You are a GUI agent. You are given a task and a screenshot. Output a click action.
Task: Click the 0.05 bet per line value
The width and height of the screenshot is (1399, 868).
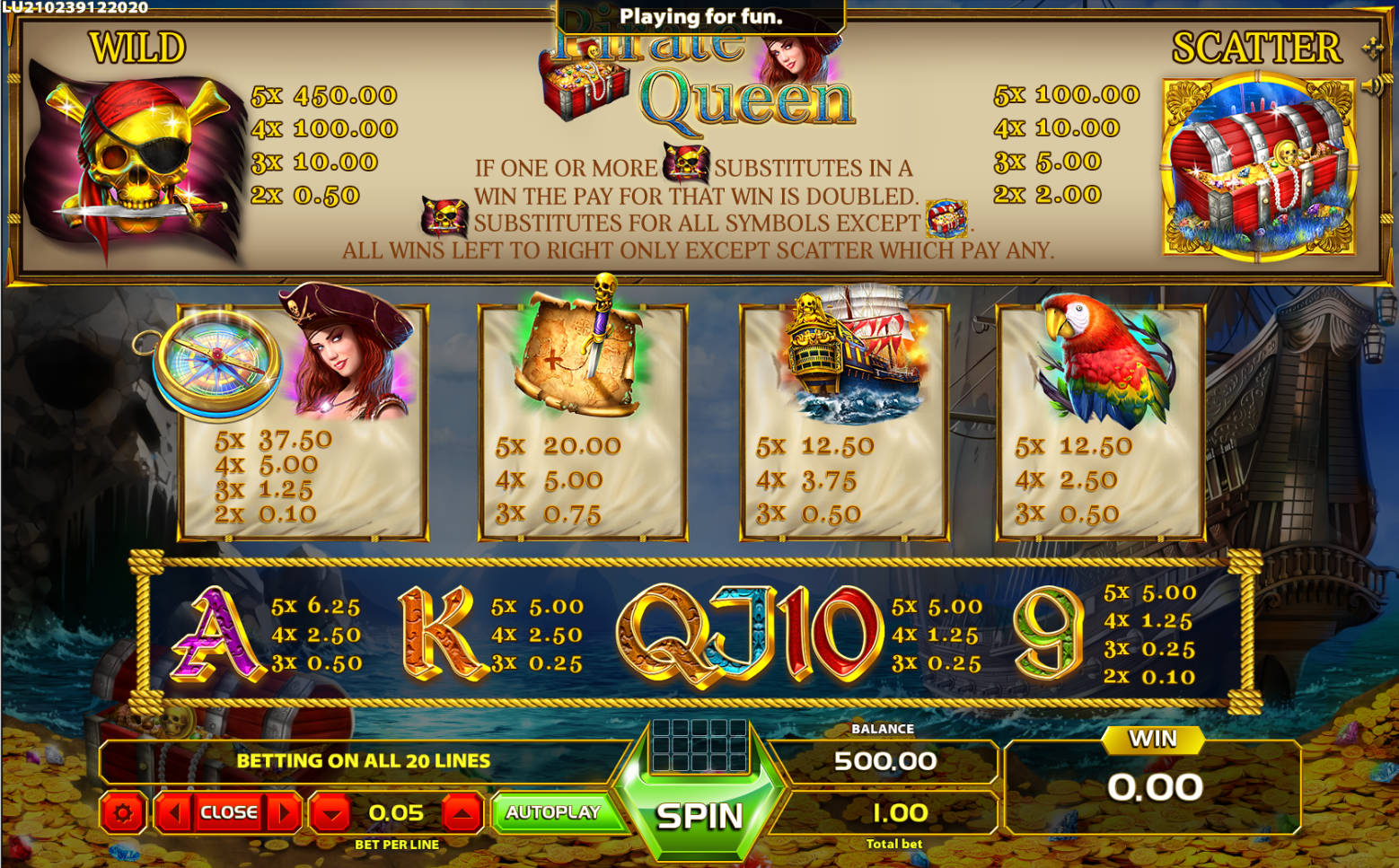[397, 812]
